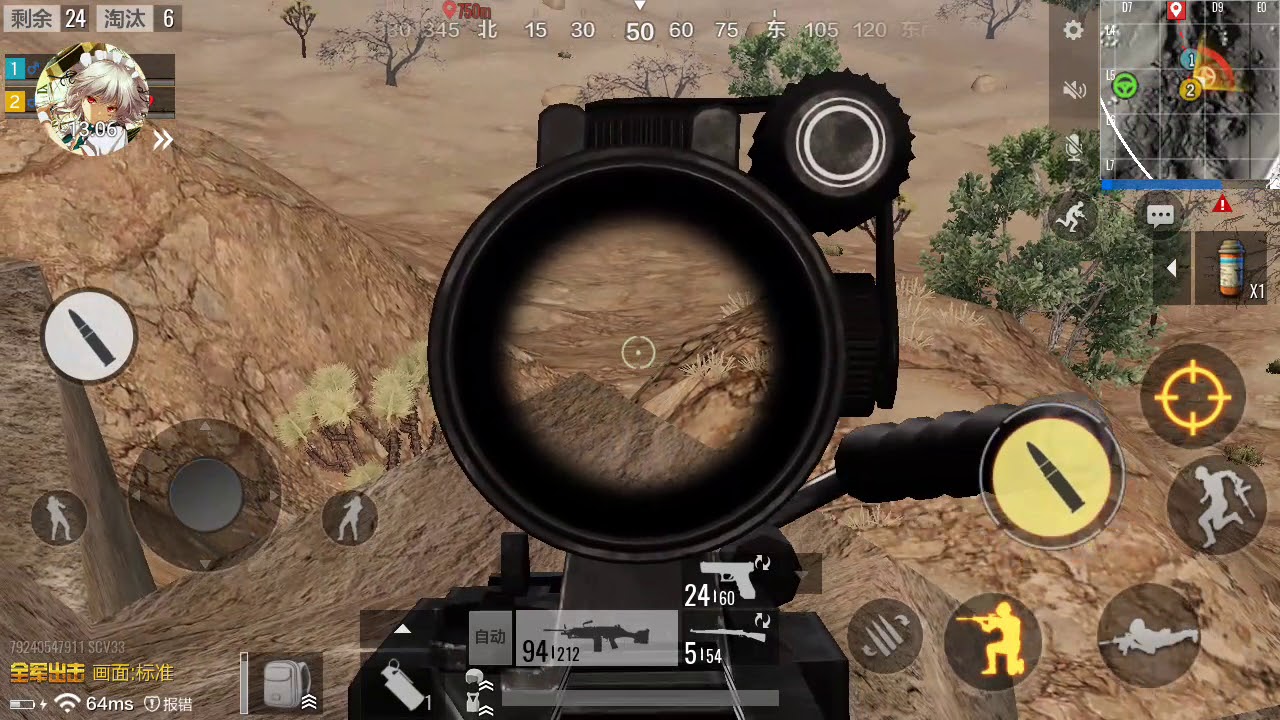Collapse the X1 item slot left arrow
Viewport: 1280px width, 720px height.
point(1172,268)
